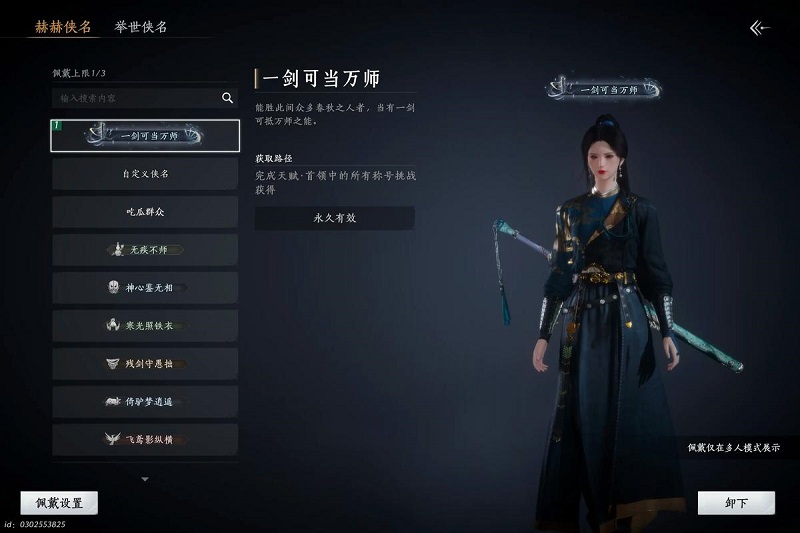Select the 神心鉴无相 title
Image resolution: width=800 pixels, height=533 pixels.
pos(145,288)
